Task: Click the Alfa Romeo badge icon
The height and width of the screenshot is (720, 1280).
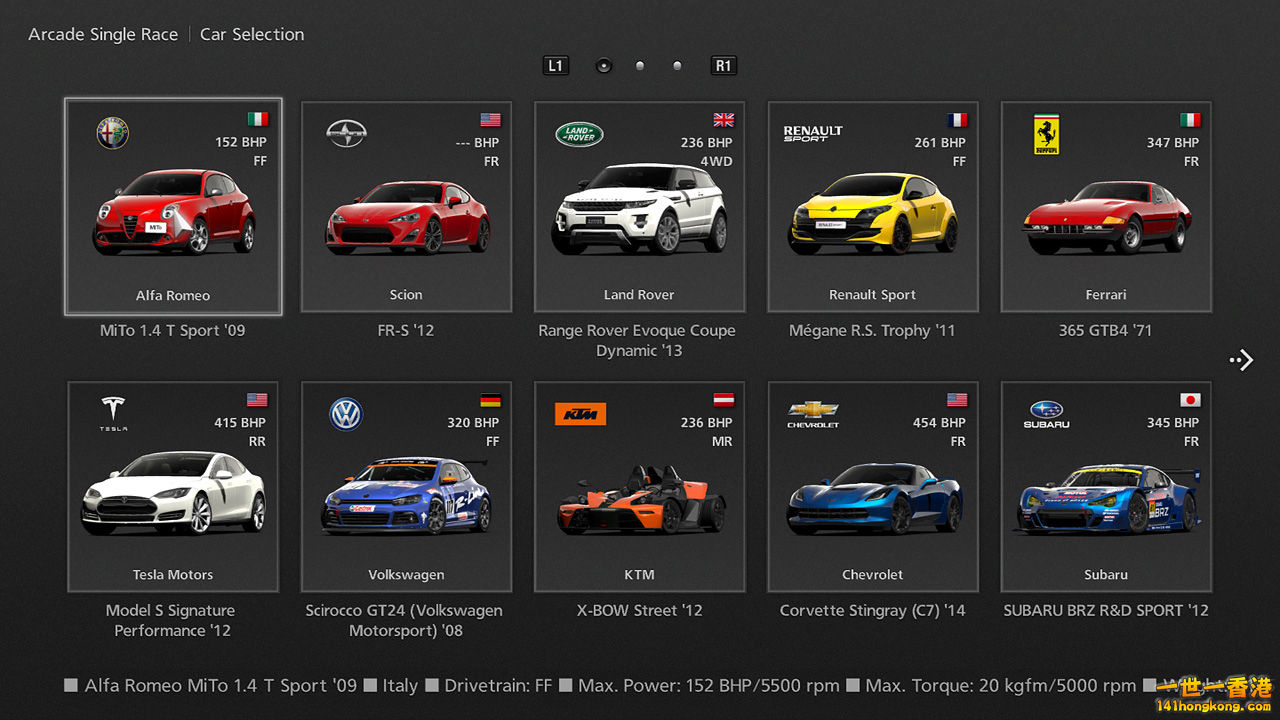Action: 112,133
